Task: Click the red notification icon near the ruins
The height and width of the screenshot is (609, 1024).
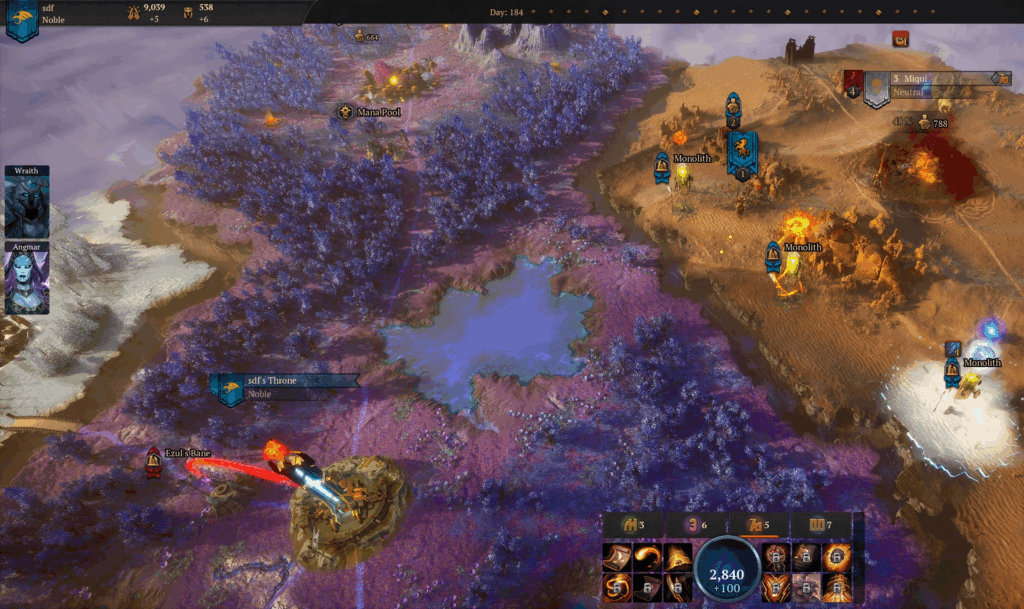Action: (x=900, y=39)
